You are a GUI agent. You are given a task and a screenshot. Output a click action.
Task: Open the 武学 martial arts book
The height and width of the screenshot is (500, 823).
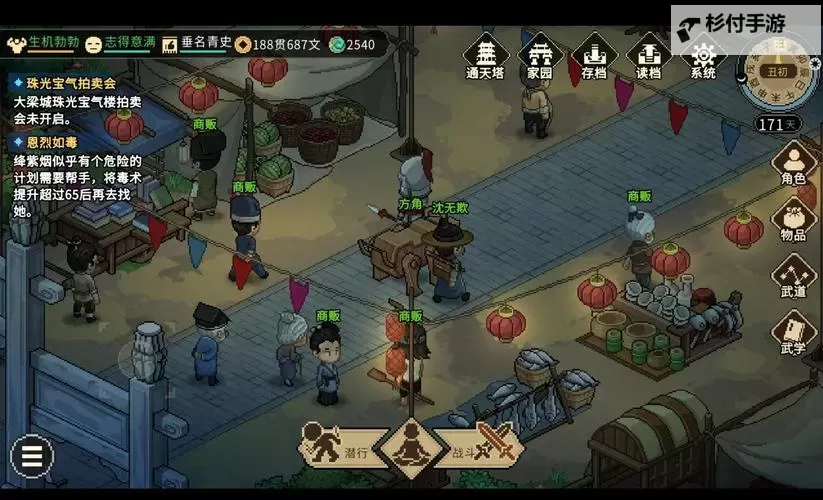[x=793, y=334]
